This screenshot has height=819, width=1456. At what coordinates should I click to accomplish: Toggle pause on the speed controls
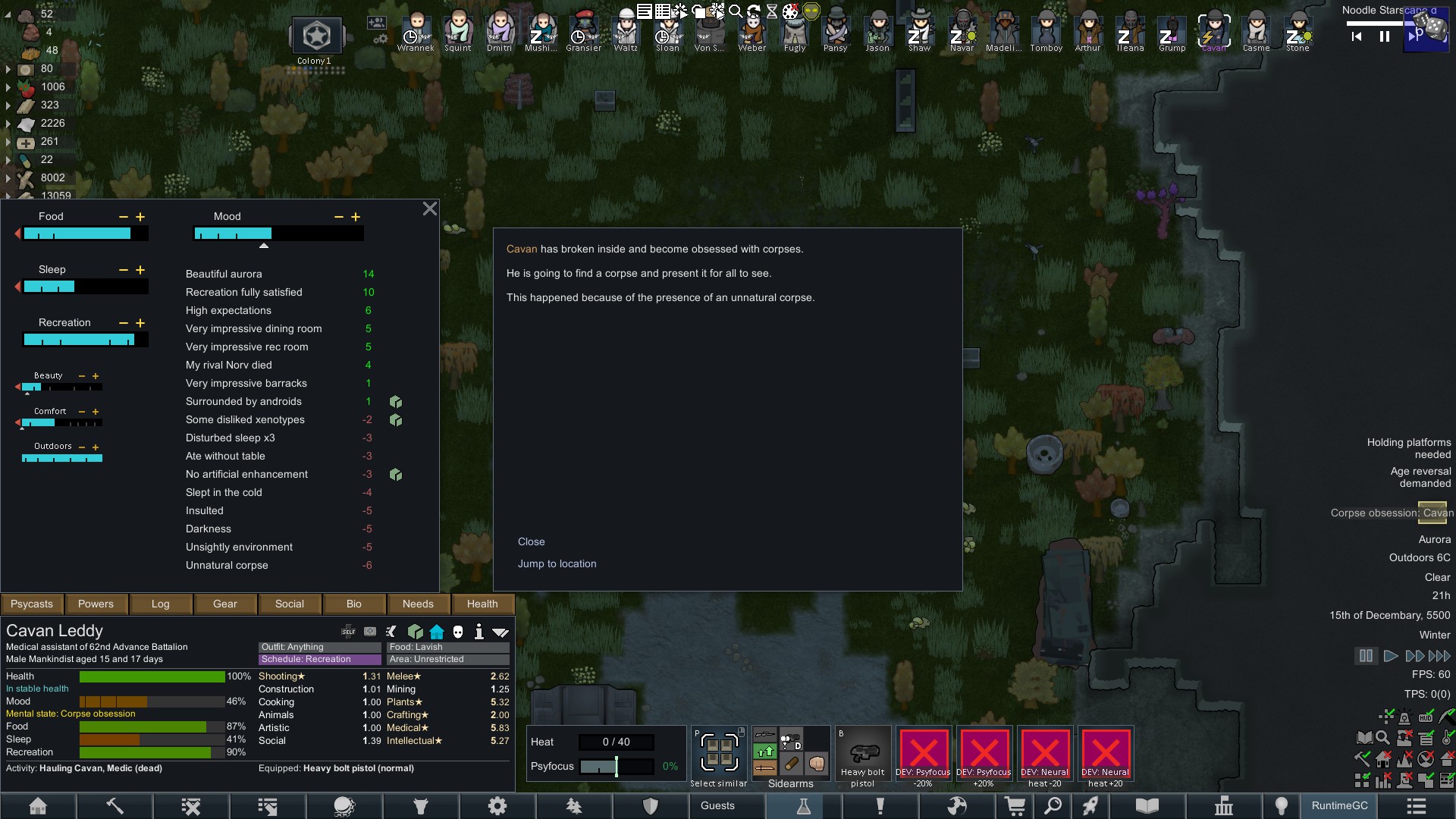1366,655
